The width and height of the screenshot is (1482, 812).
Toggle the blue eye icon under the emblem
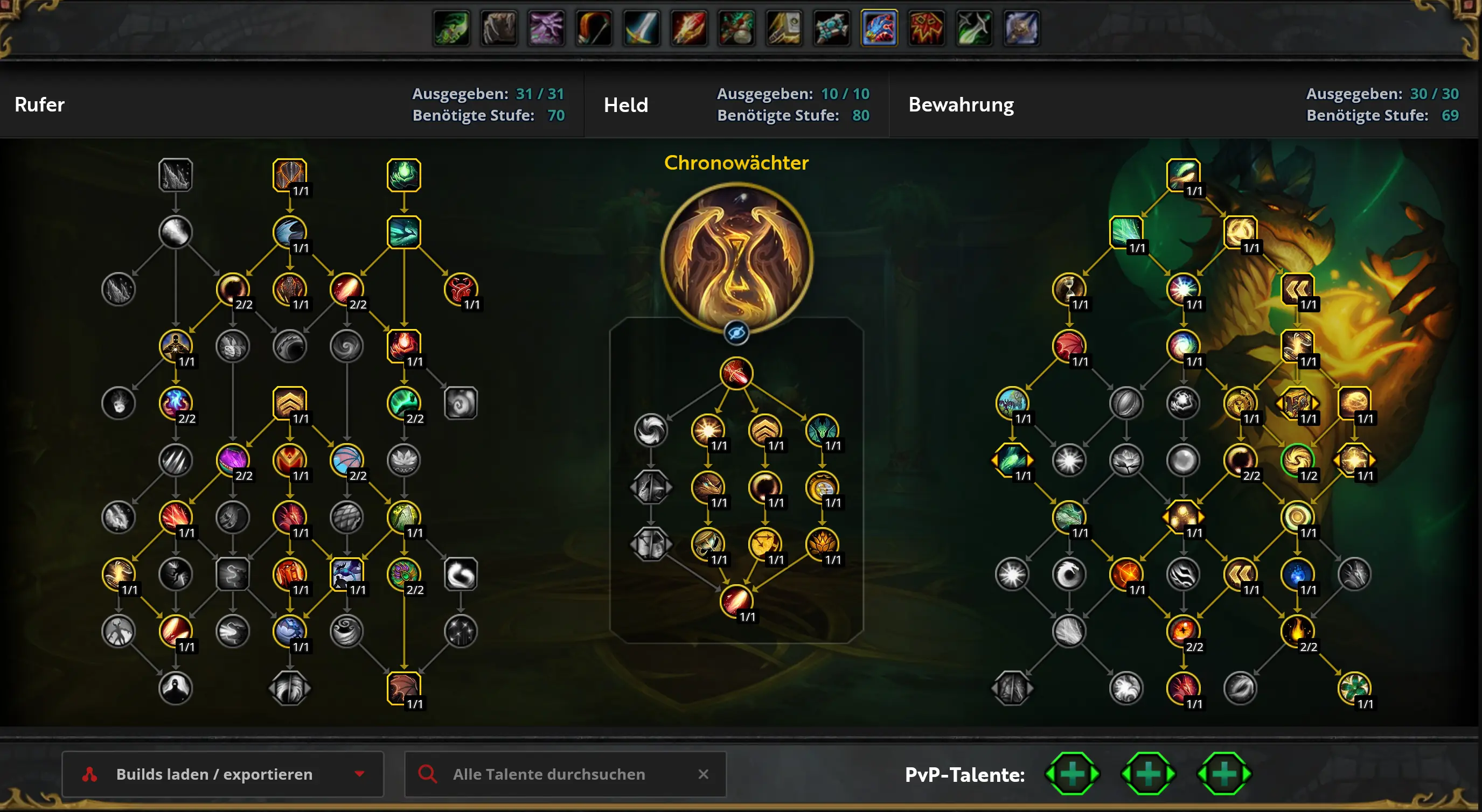pyautogui.click(x=736, y=332)
